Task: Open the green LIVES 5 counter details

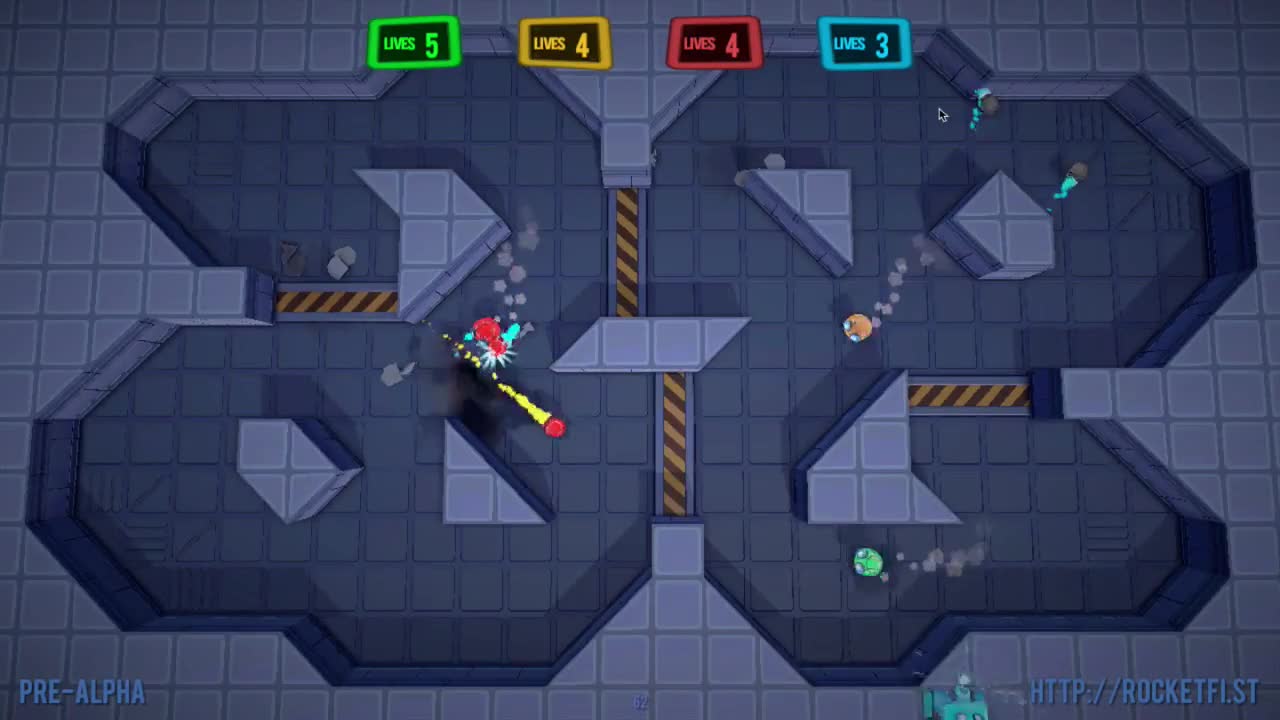Action: 414,43
